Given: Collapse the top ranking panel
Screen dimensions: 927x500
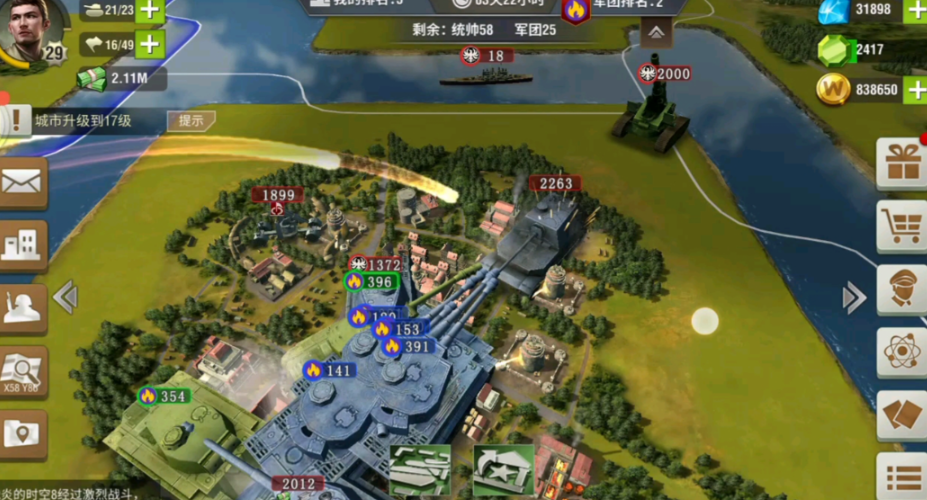Looking at the screenshot, I should pos(655,32).
